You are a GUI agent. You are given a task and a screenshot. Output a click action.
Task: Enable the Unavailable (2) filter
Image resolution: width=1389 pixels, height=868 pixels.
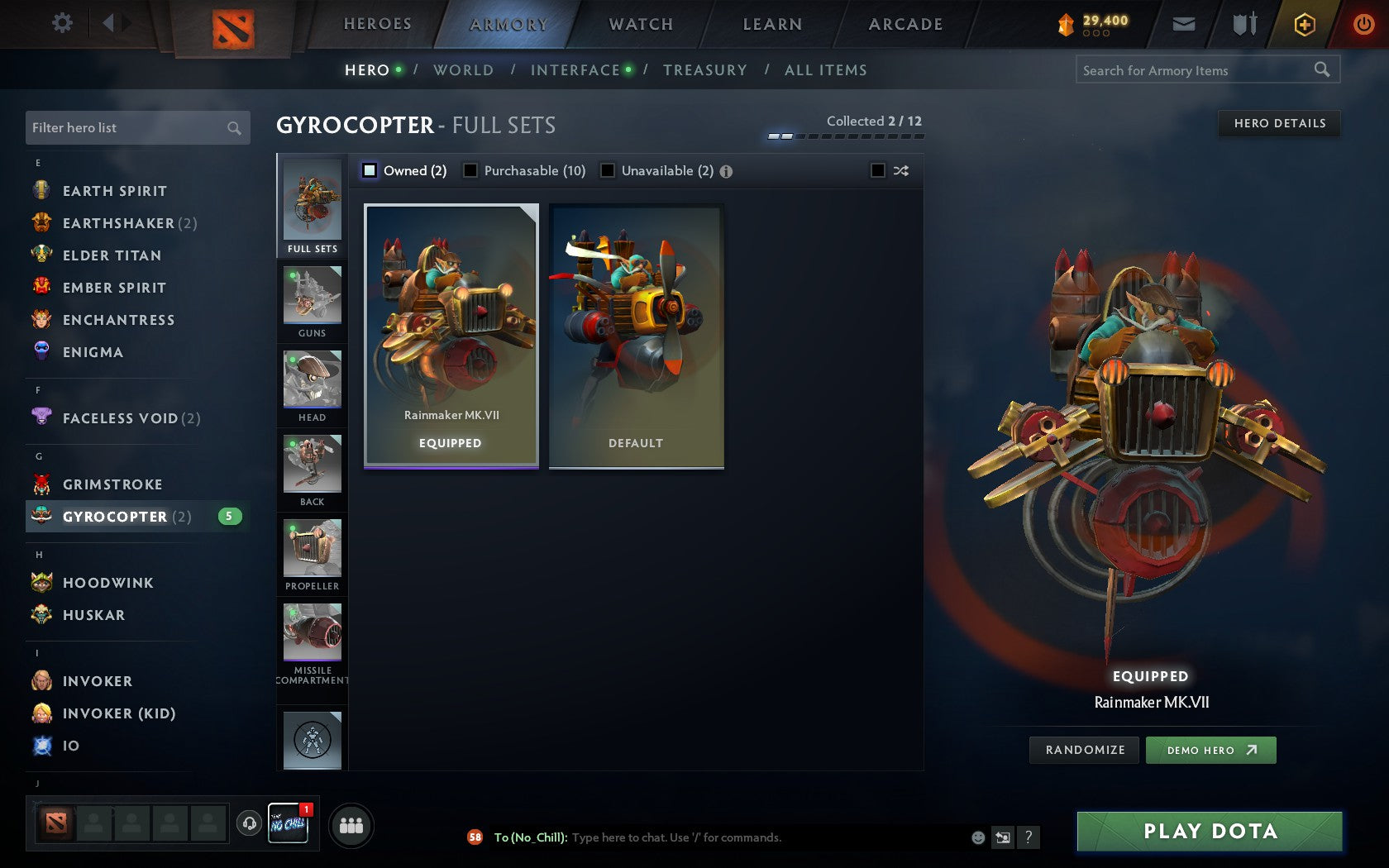609,170
